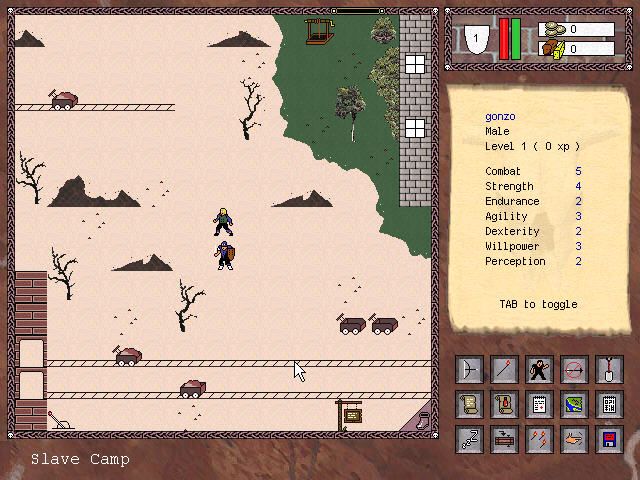640x480 pixels.
Task: Click the character stats parchment panel
Action: (x=541, y=210)
